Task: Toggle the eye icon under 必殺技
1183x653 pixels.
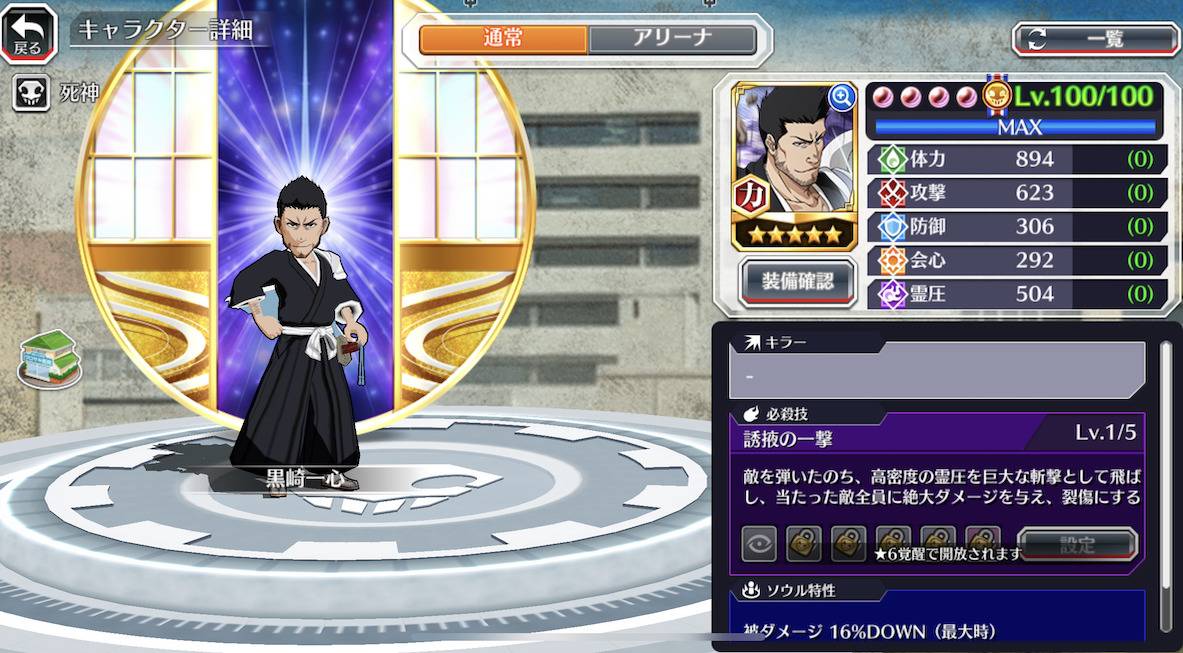Action: click(x=759, y=545)
